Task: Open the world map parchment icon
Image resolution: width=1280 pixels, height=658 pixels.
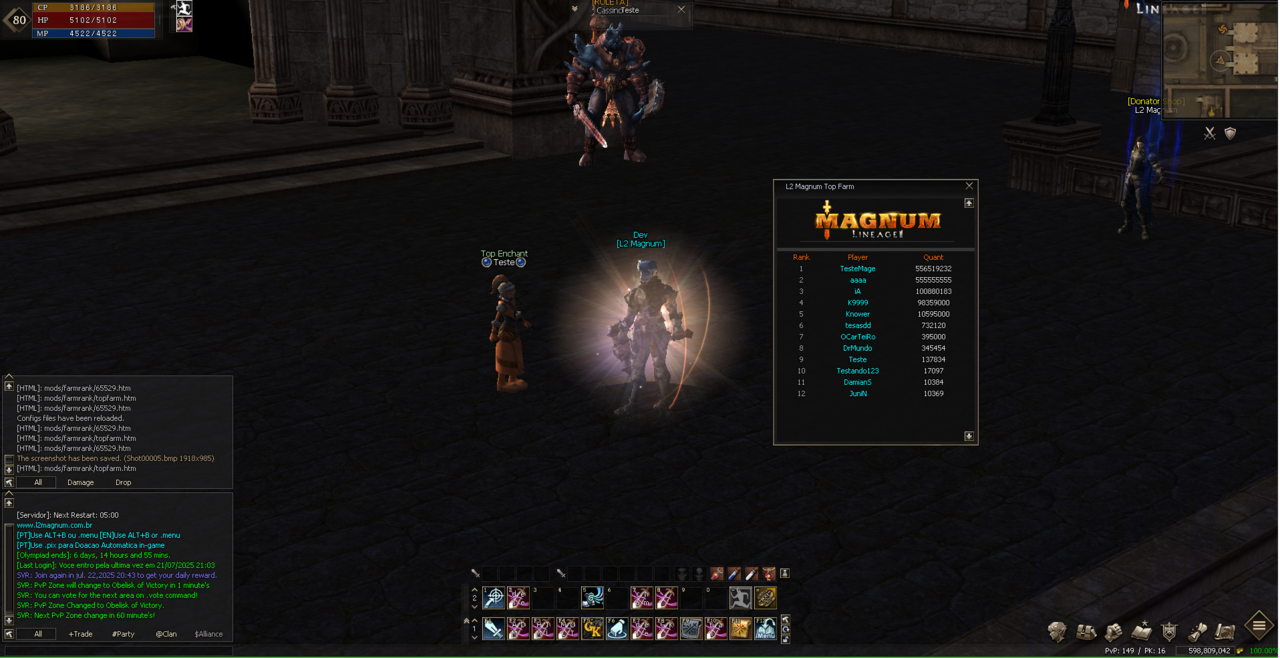Action: coord(1225,631)
